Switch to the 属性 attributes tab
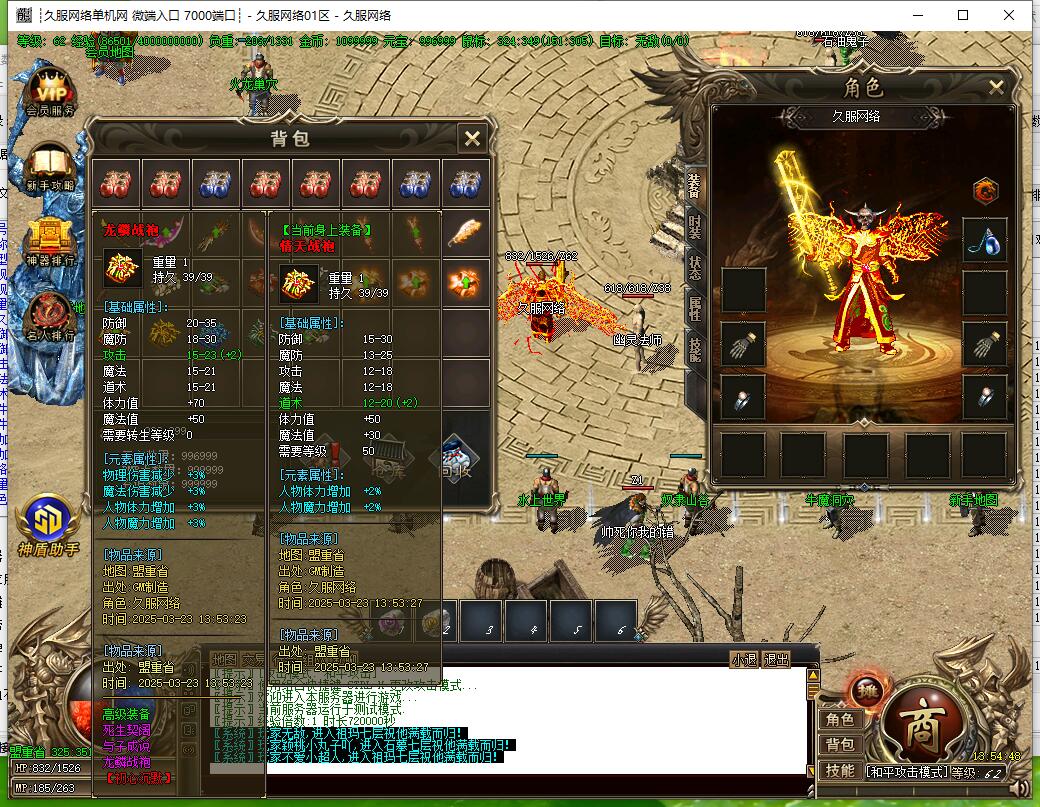Image resolution: width=1040 pixels, height=807 pixels. 695,310
